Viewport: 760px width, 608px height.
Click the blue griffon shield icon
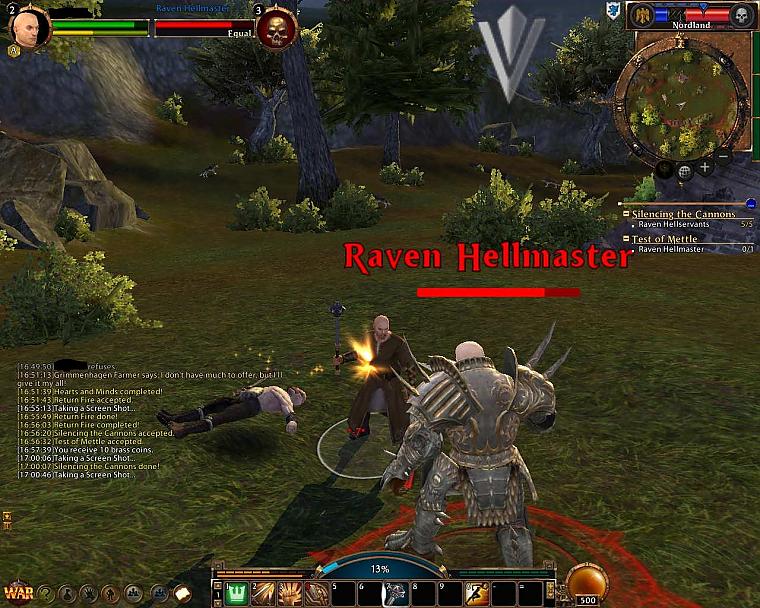[x=613, y=10]
